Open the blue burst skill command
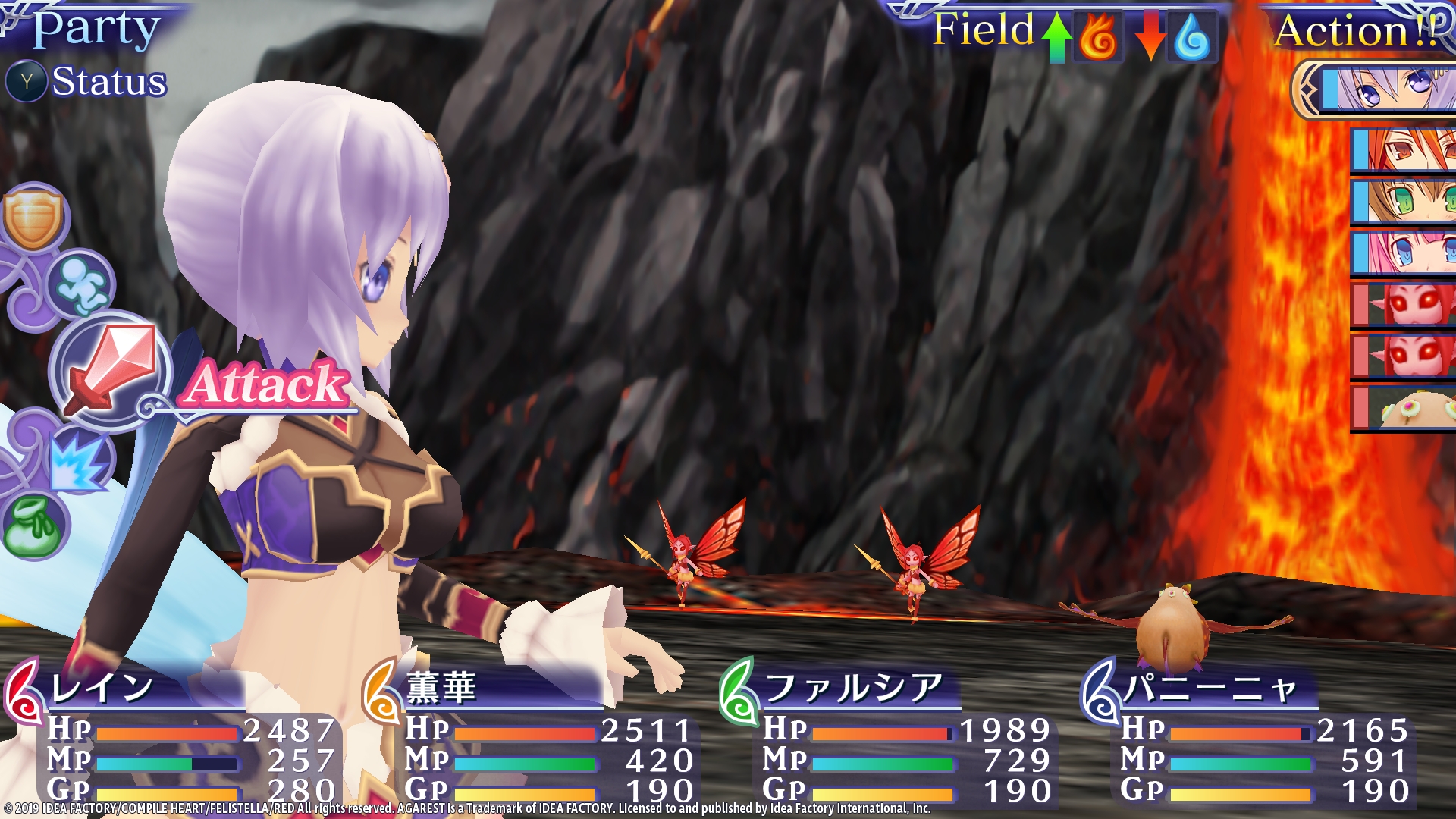Viewport: 1456px width, 819px height. [78, 460]
